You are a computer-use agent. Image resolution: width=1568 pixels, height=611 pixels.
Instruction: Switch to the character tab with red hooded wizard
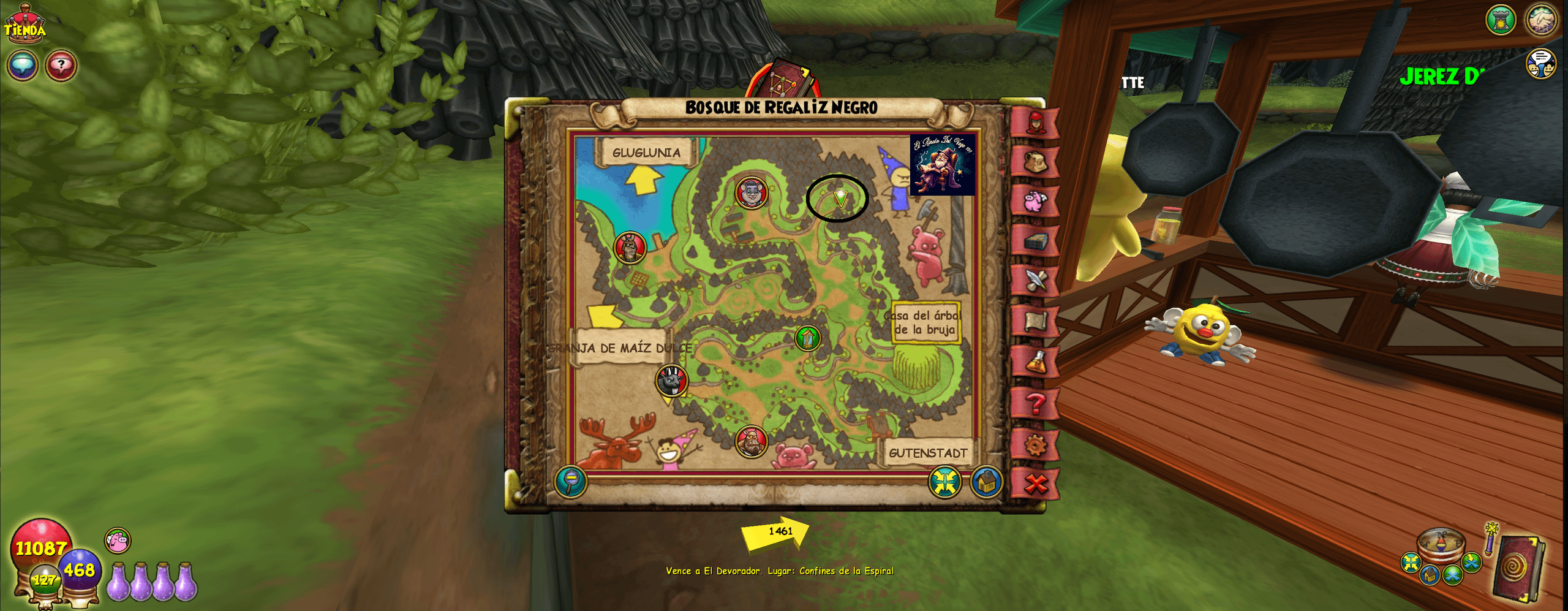(1035, 123)
